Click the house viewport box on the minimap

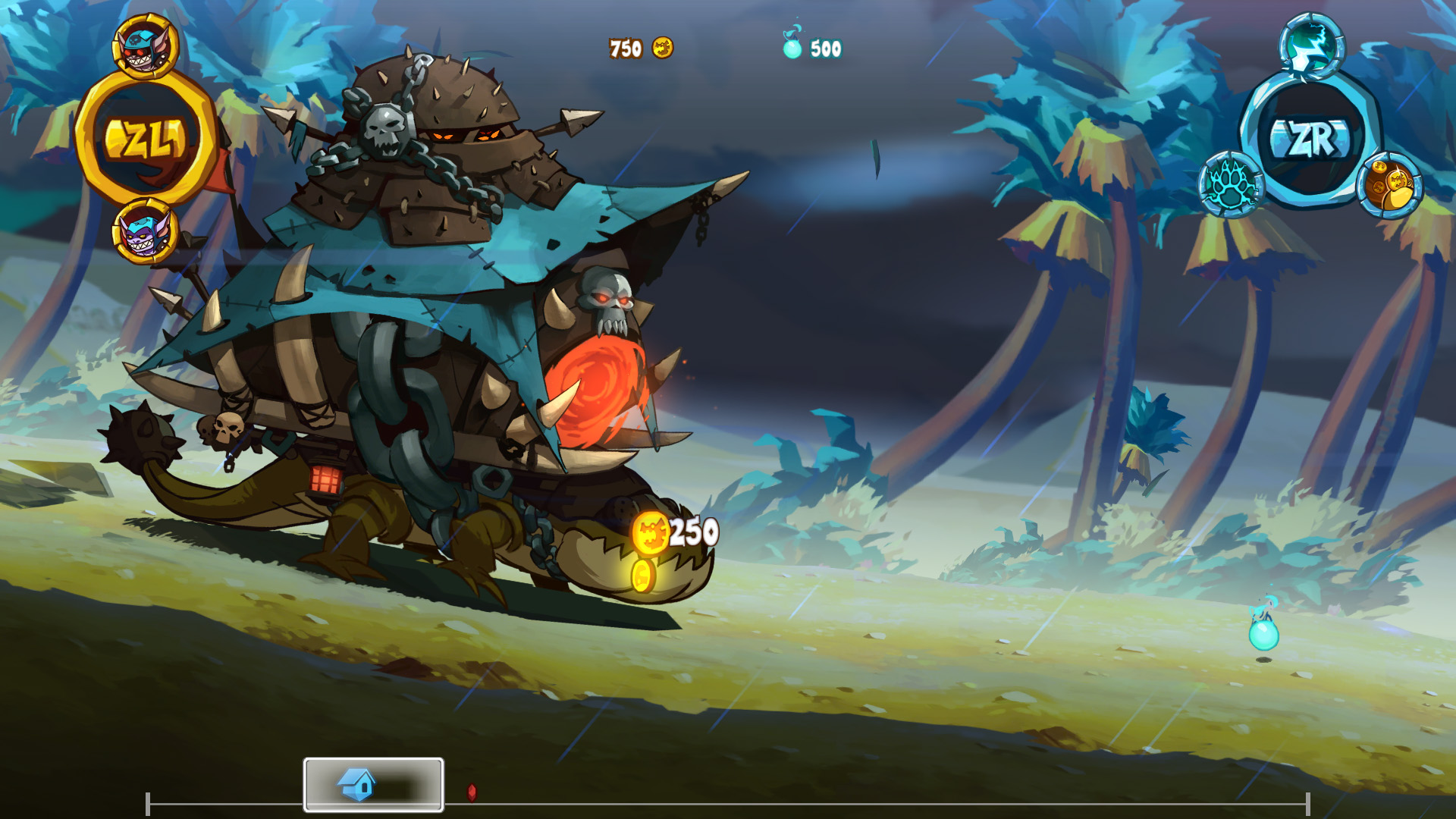click(373, 784)
